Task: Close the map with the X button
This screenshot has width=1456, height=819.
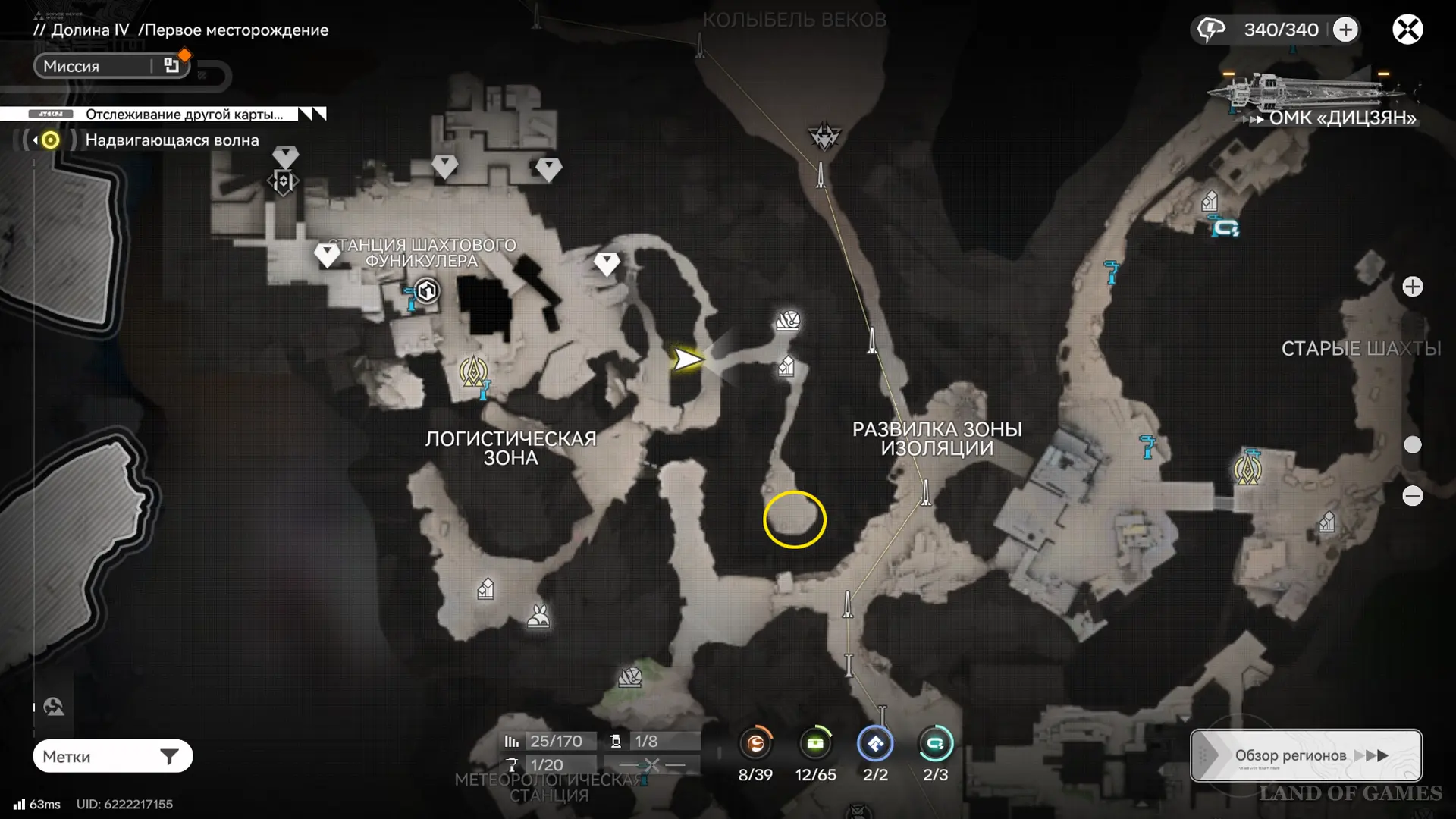Action: pyautogui.click(x=1407, y=30)
